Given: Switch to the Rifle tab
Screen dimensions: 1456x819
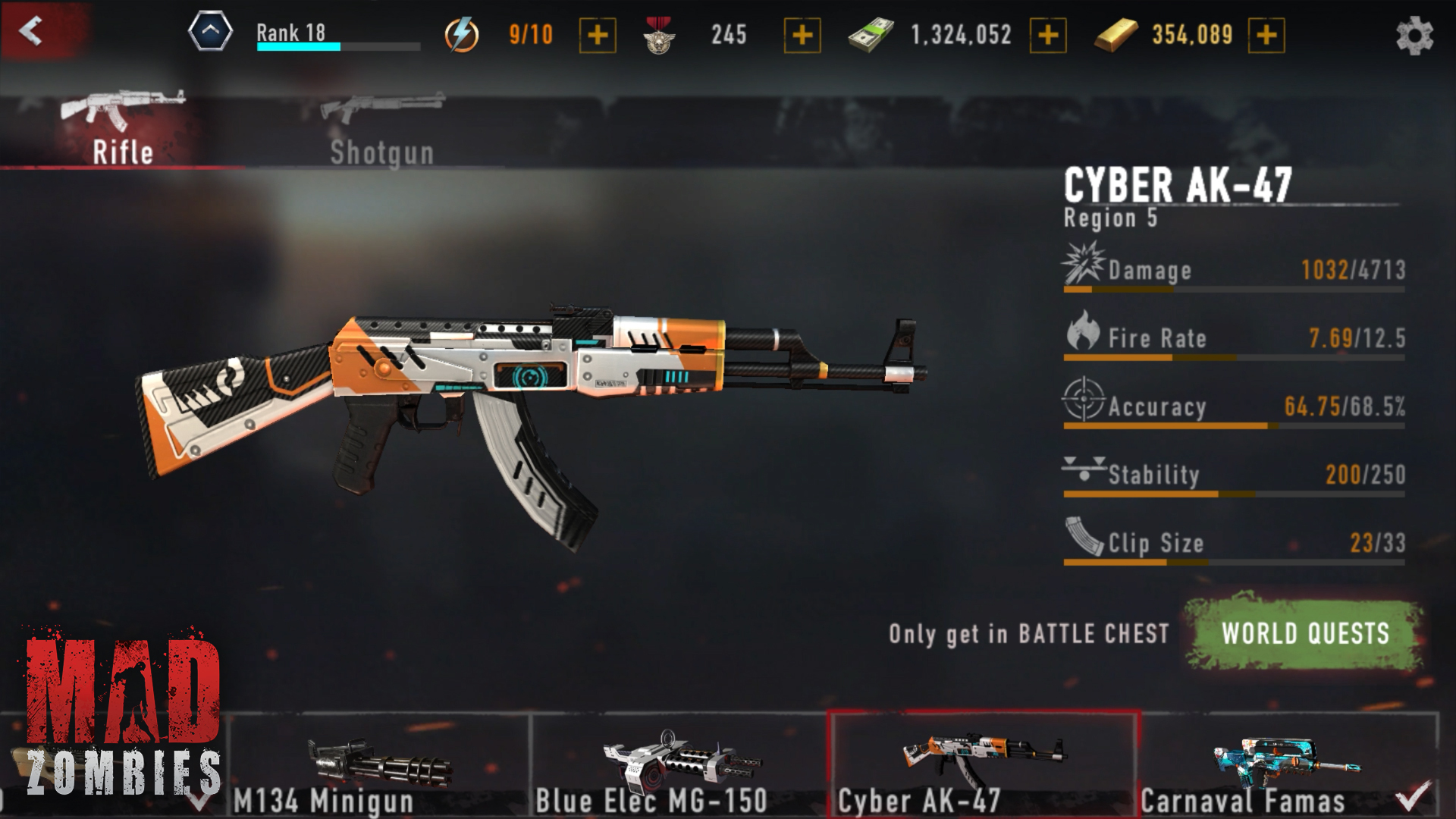Looking at the screenshot, I should coord(123,129).
